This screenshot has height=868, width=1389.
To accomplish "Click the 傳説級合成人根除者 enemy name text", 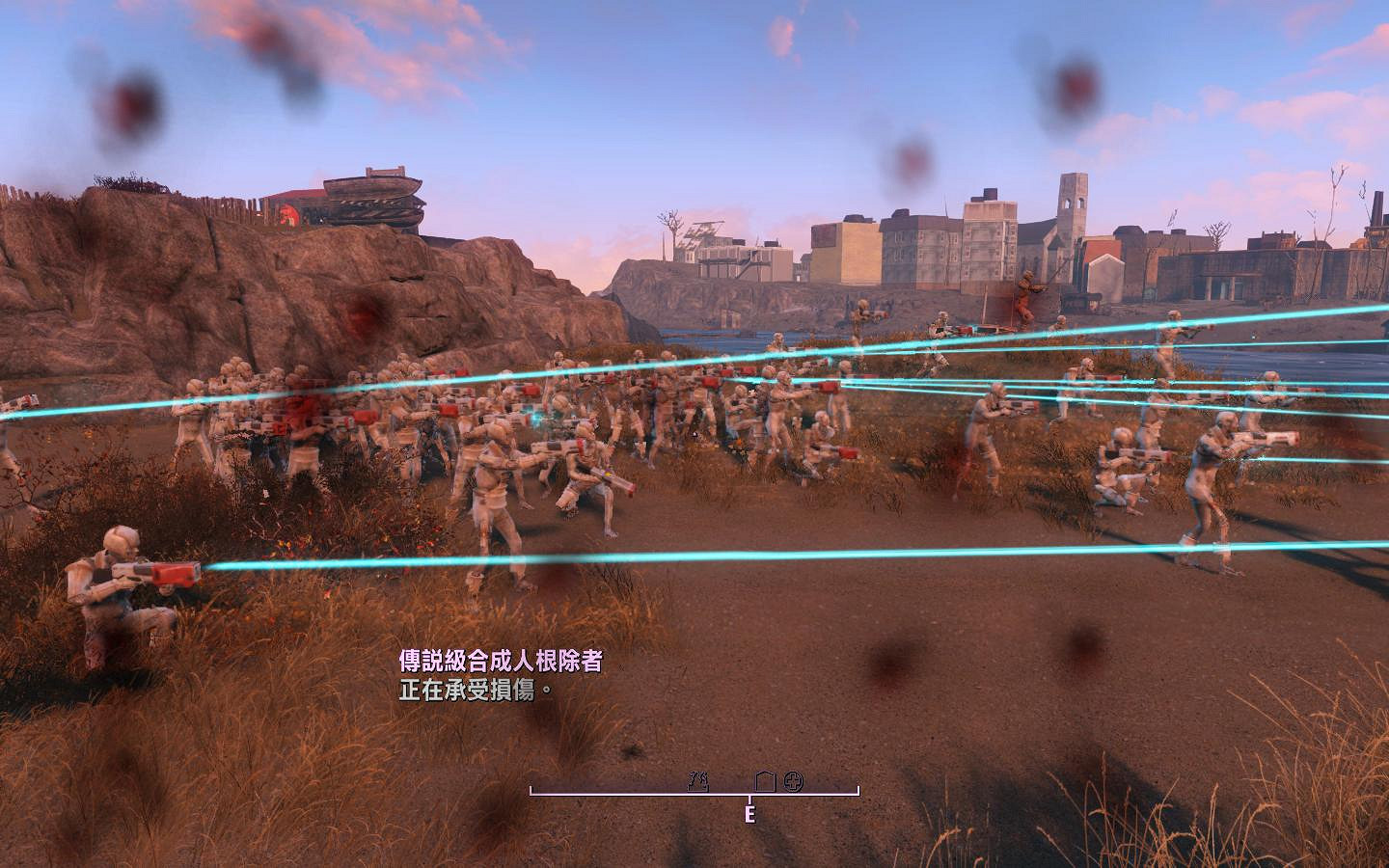I will tap(502, 660).
